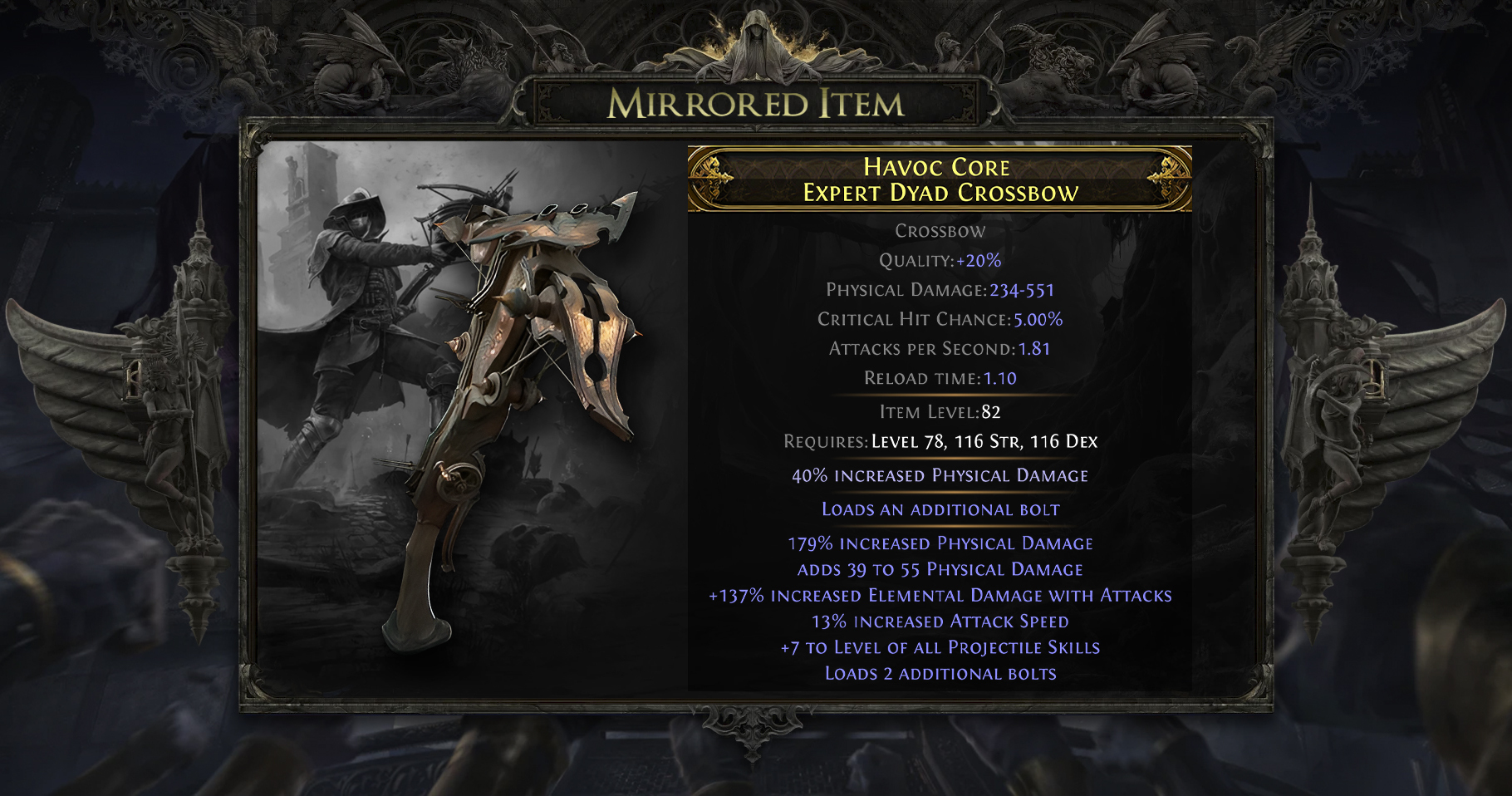Click the Item Level 82 divider line

tap(938, 411)
